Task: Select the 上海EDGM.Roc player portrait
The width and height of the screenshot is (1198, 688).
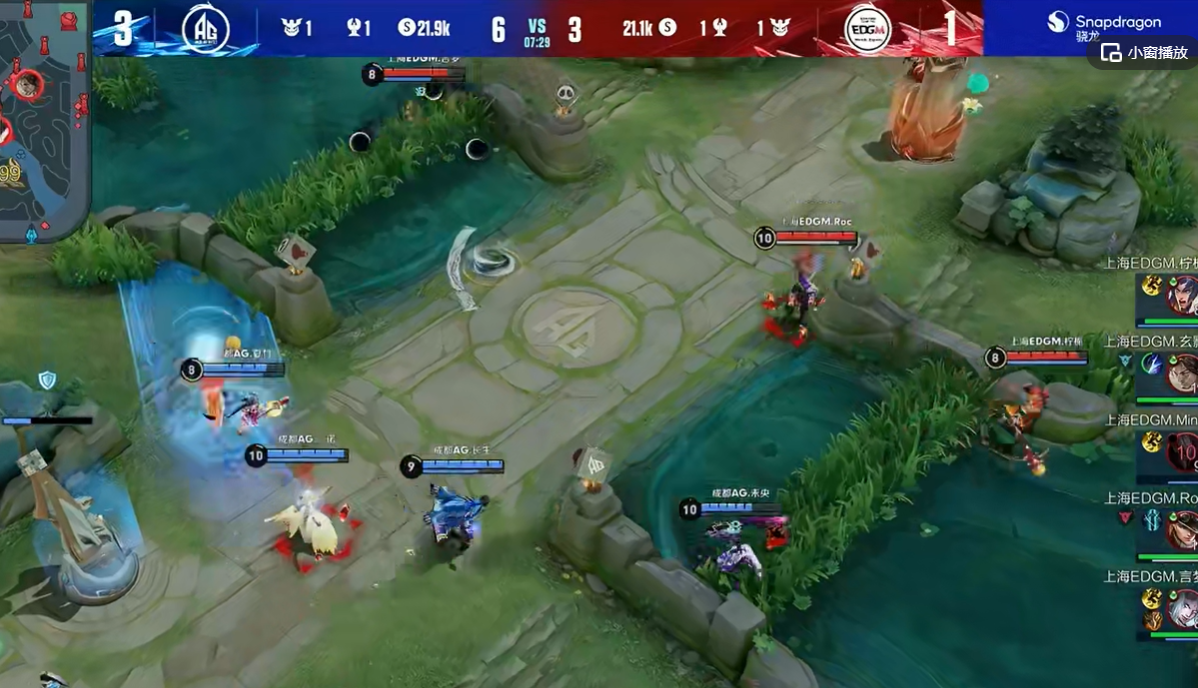Action: [x=1181, y=529]
